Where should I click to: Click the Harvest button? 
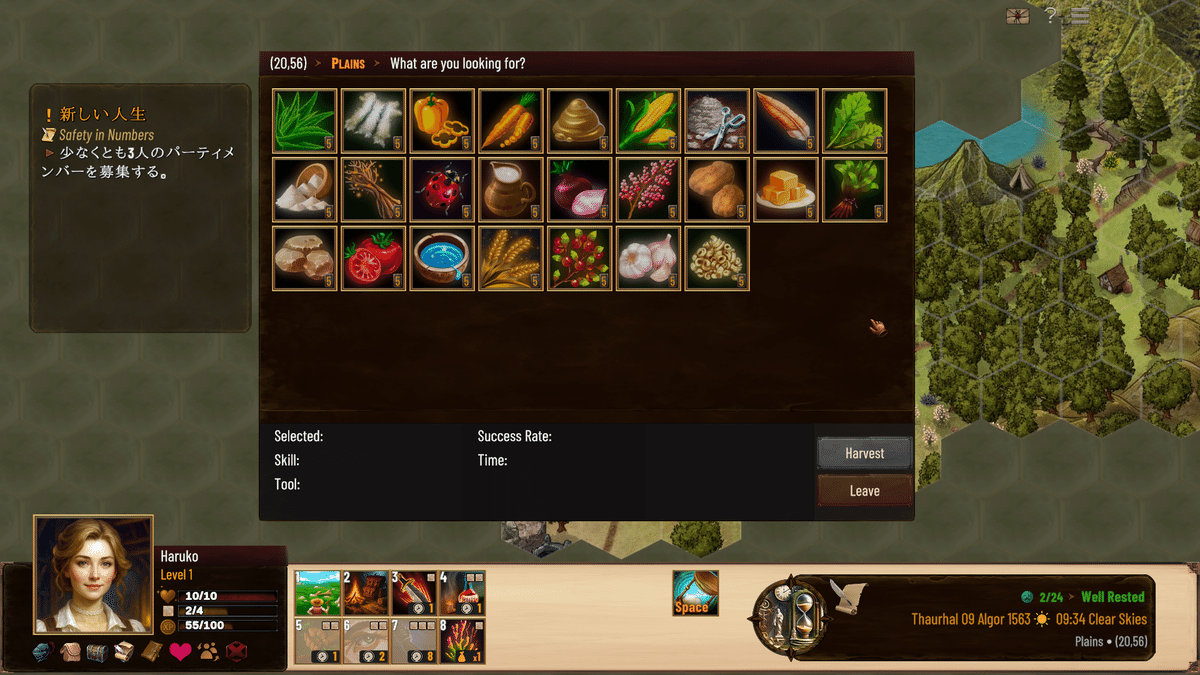click(x=864, y=453)
